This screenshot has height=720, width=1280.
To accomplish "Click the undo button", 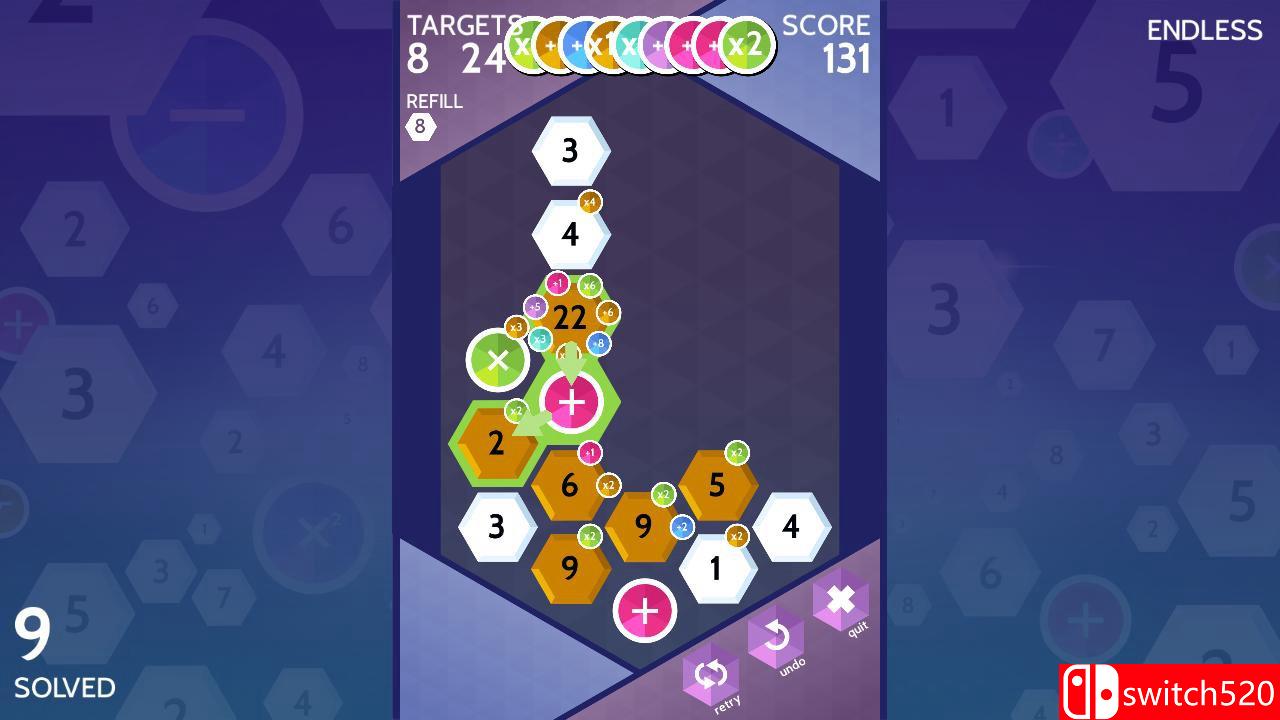I will pyautogui.click(x=777, y=637).
